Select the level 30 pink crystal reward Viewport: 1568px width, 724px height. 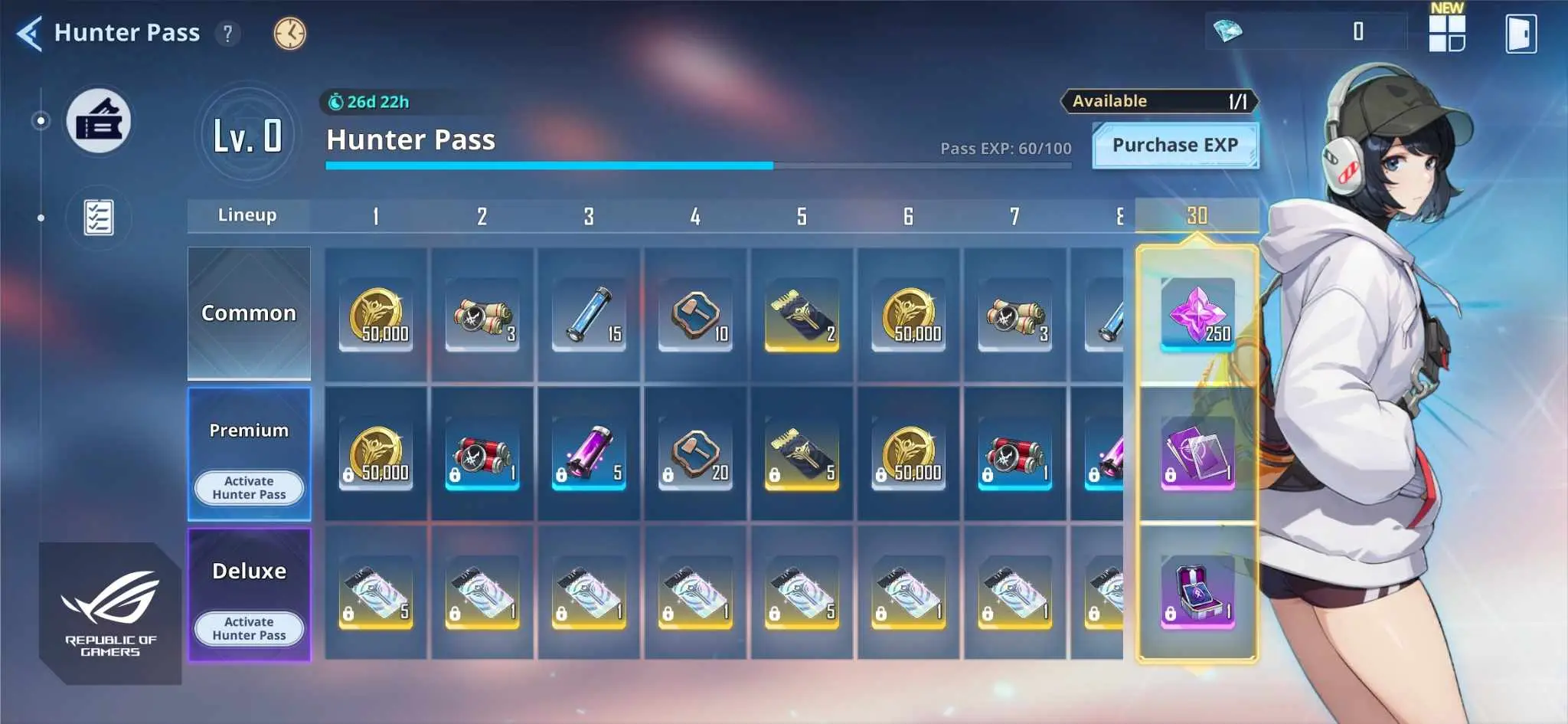point(1197,315)
